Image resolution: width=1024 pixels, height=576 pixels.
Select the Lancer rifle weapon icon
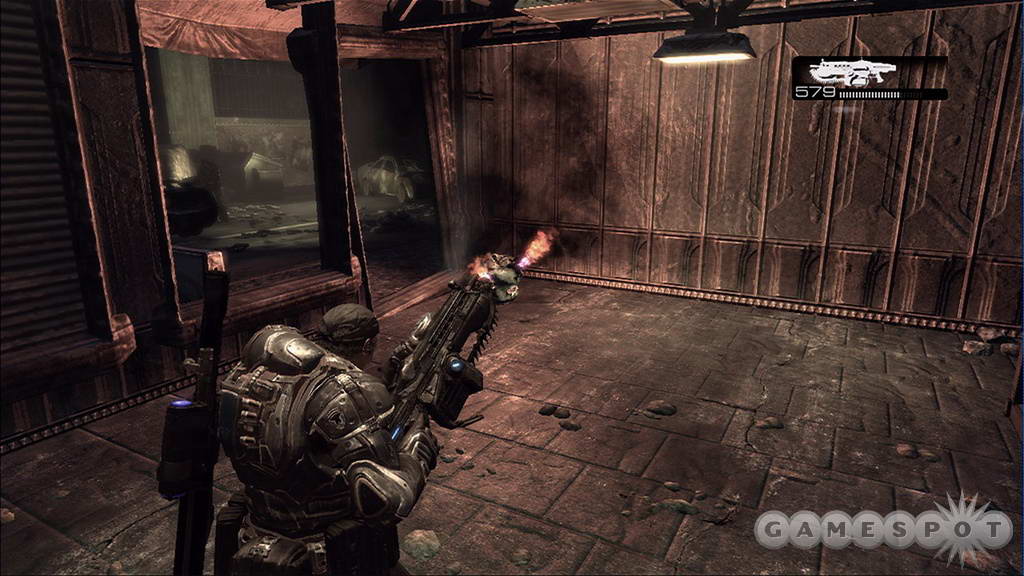853,72
